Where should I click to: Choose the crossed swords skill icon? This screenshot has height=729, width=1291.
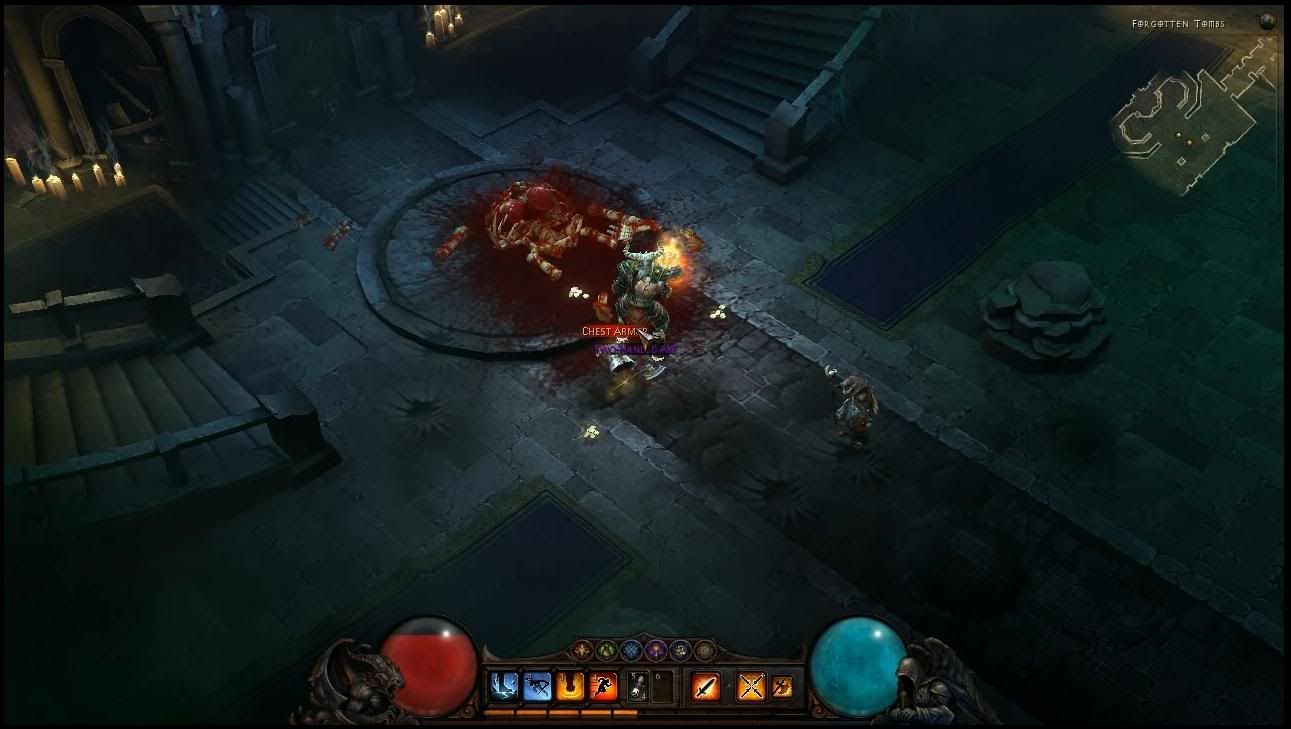(x=751, y=686)
